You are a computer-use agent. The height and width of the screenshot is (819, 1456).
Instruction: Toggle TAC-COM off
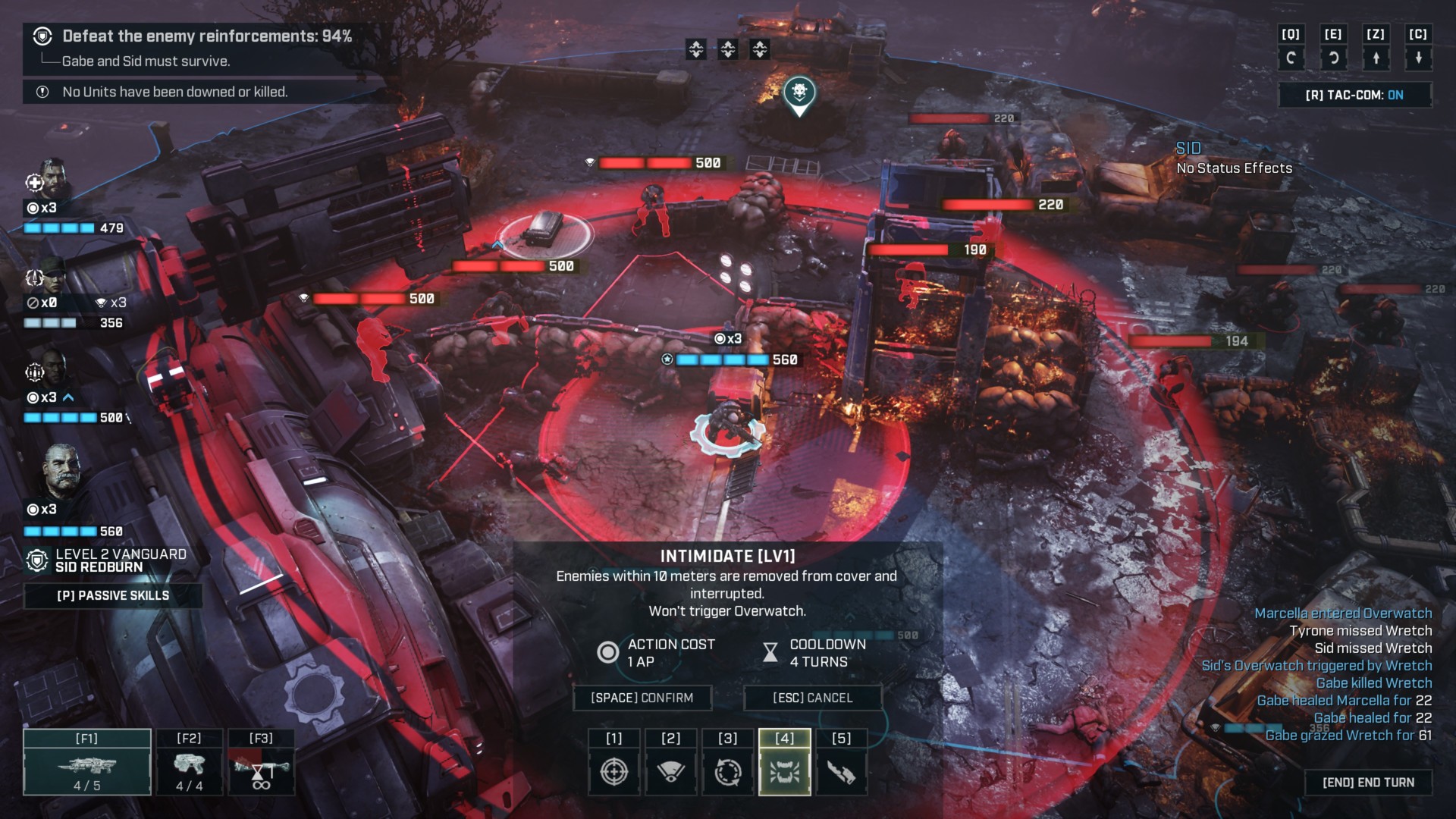click(1354, 95)
